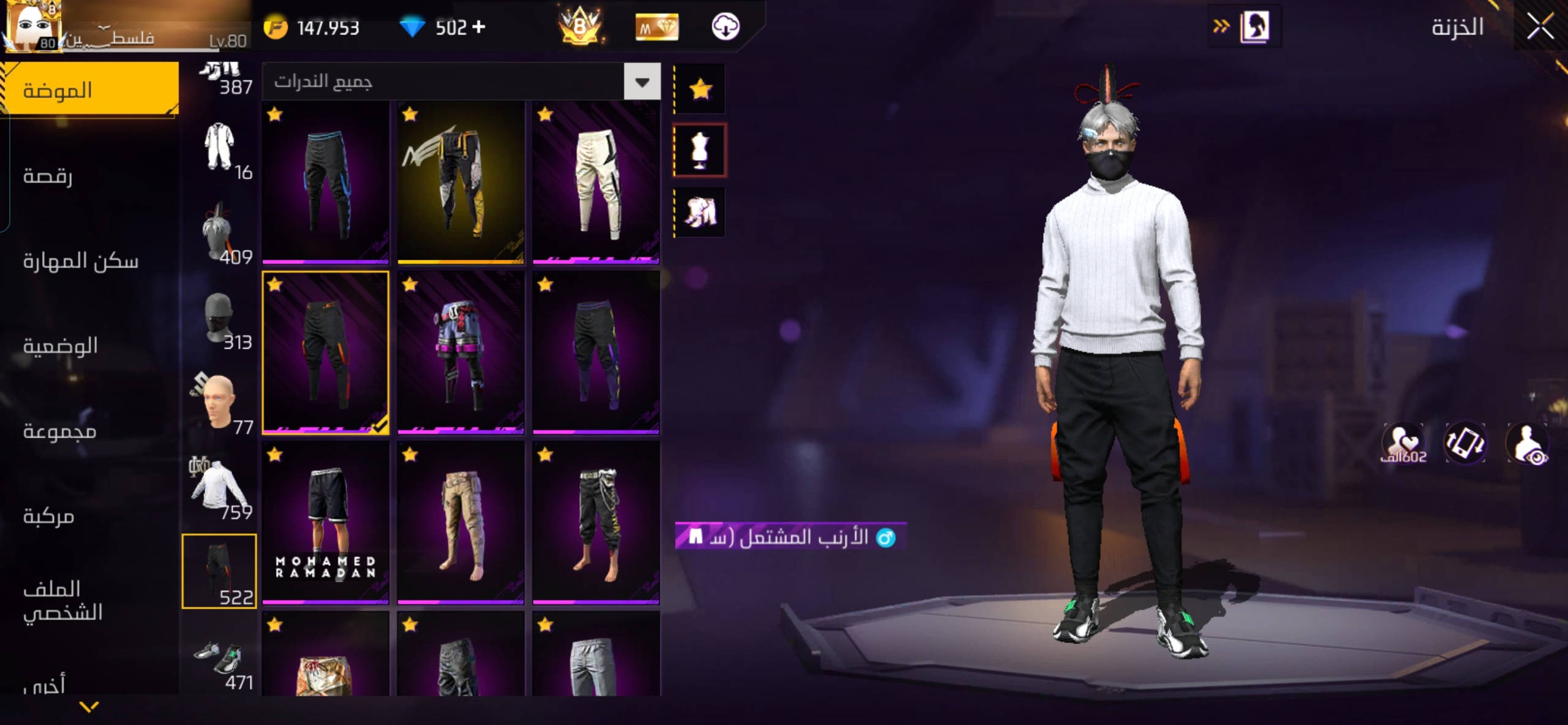Open the سكن المهارة tab

tap(81, 261)
